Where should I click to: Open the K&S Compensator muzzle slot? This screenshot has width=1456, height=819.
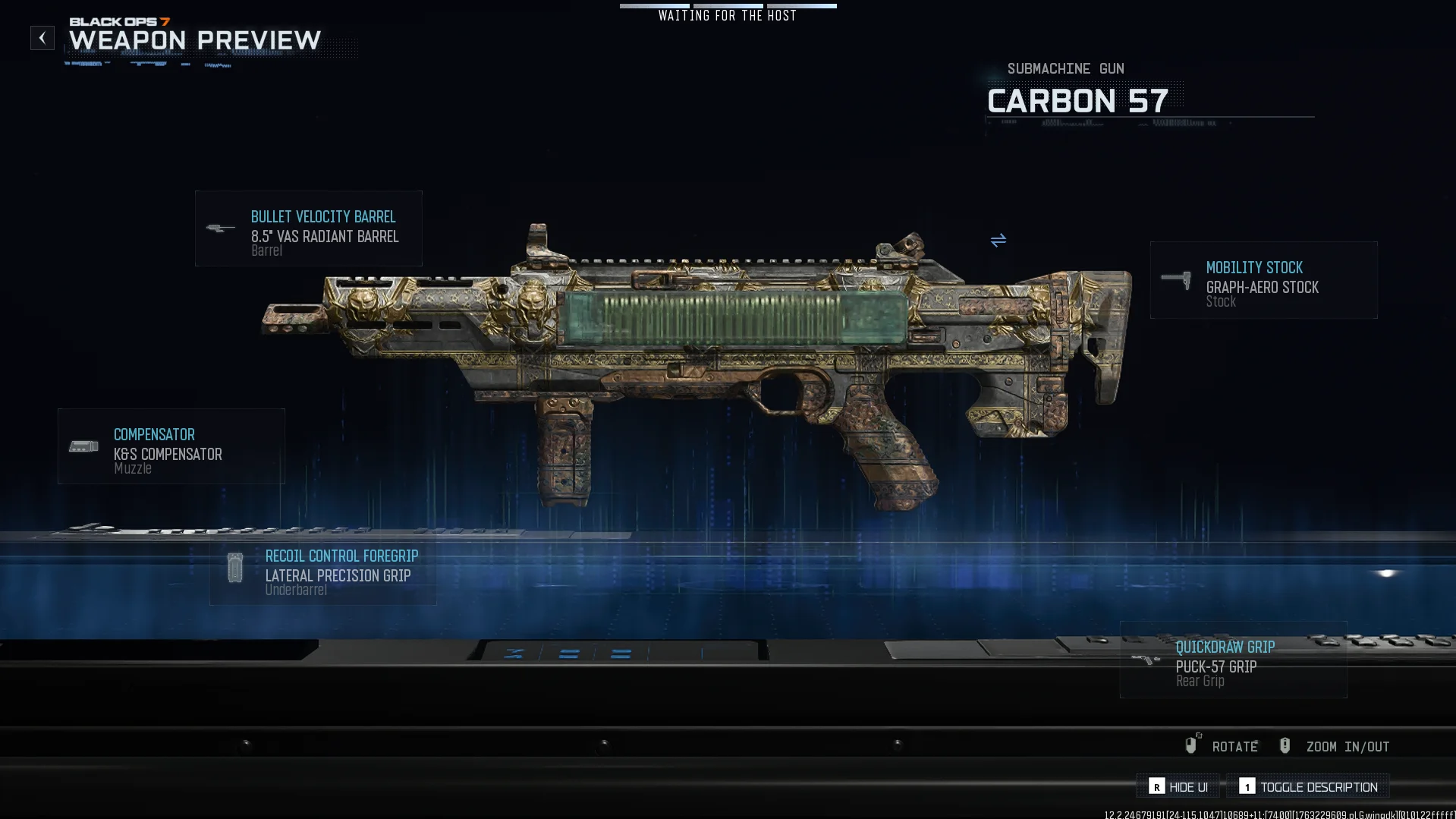coord(171,446)
